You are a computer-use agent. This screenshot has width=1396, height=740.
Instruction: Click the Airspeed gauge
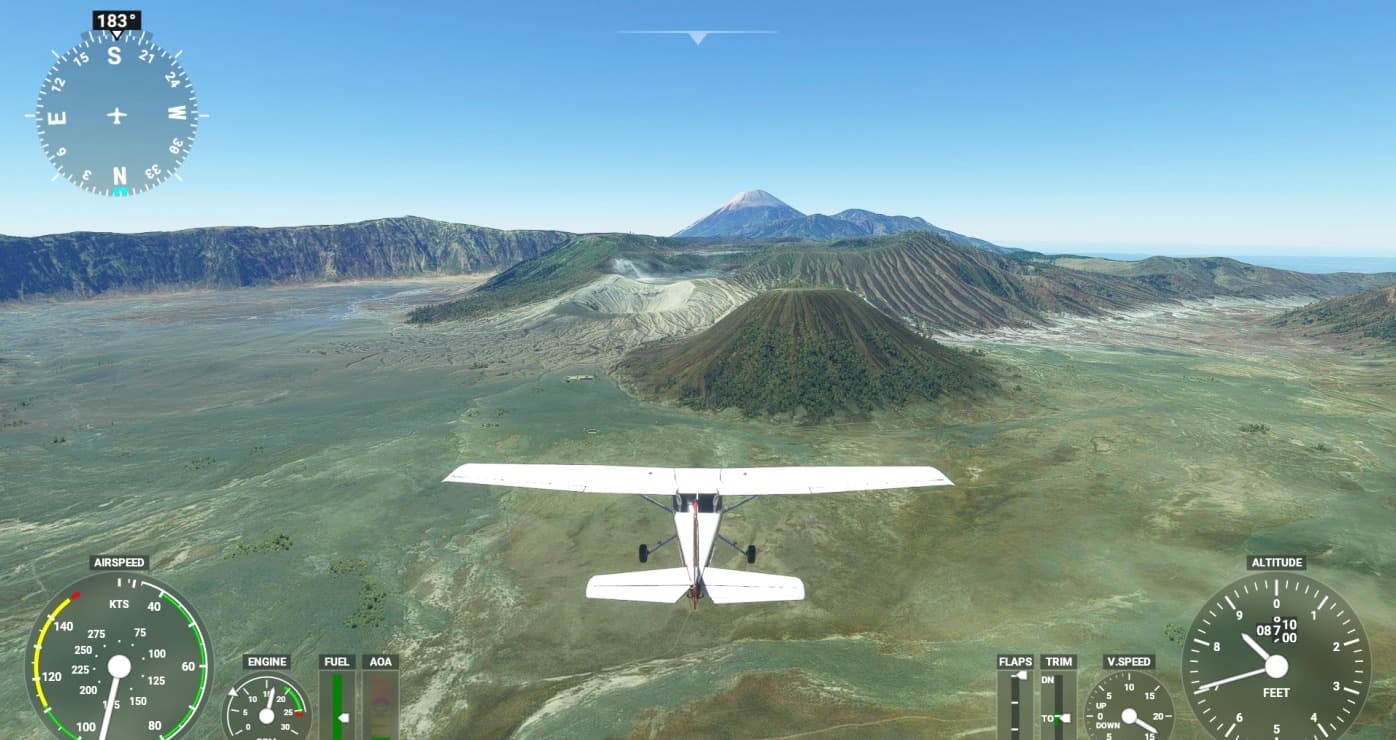[x=119, y=666]
